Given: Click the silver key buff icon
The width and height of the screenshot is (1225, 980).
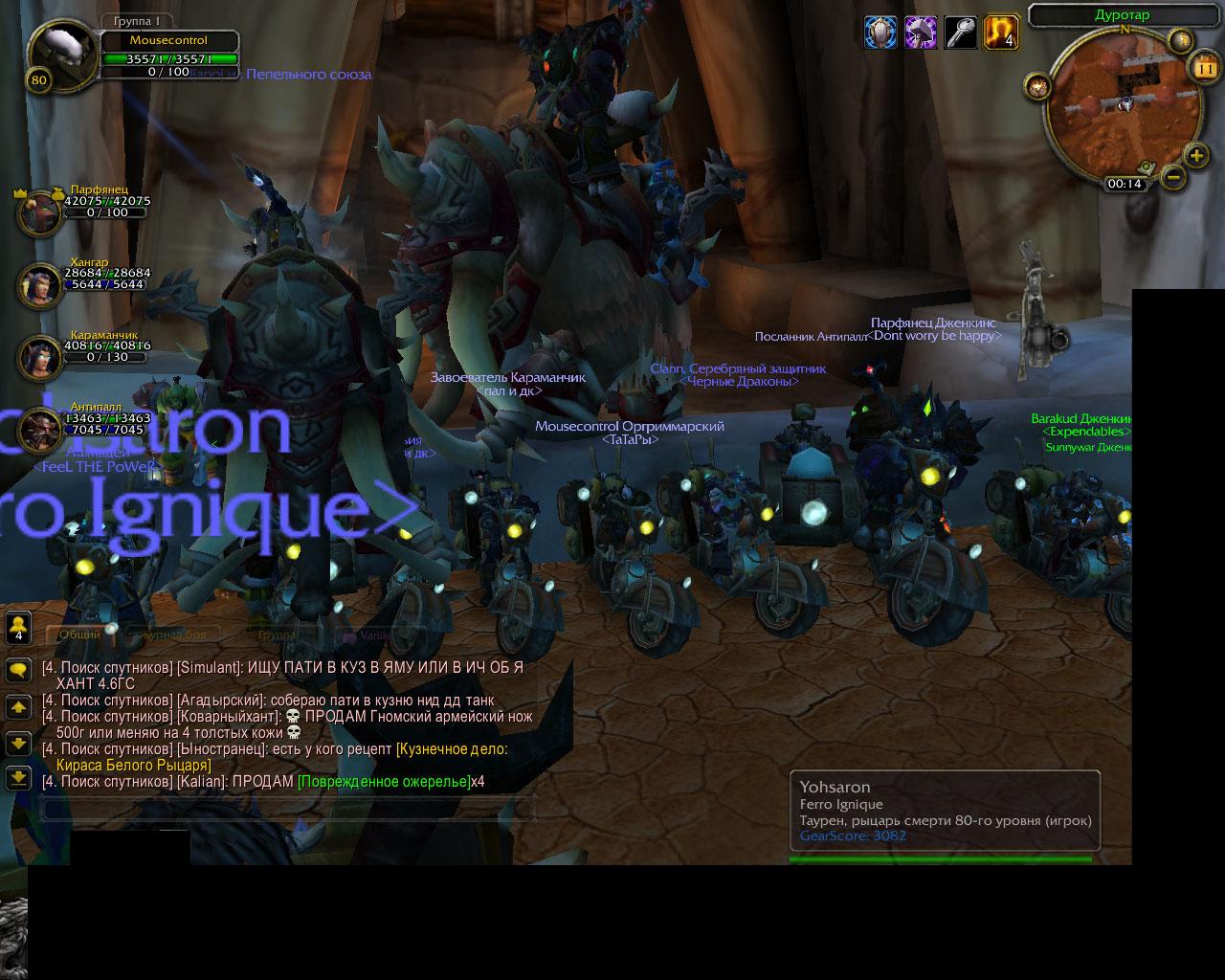Looking at the screenshot, I should (960, 33).
